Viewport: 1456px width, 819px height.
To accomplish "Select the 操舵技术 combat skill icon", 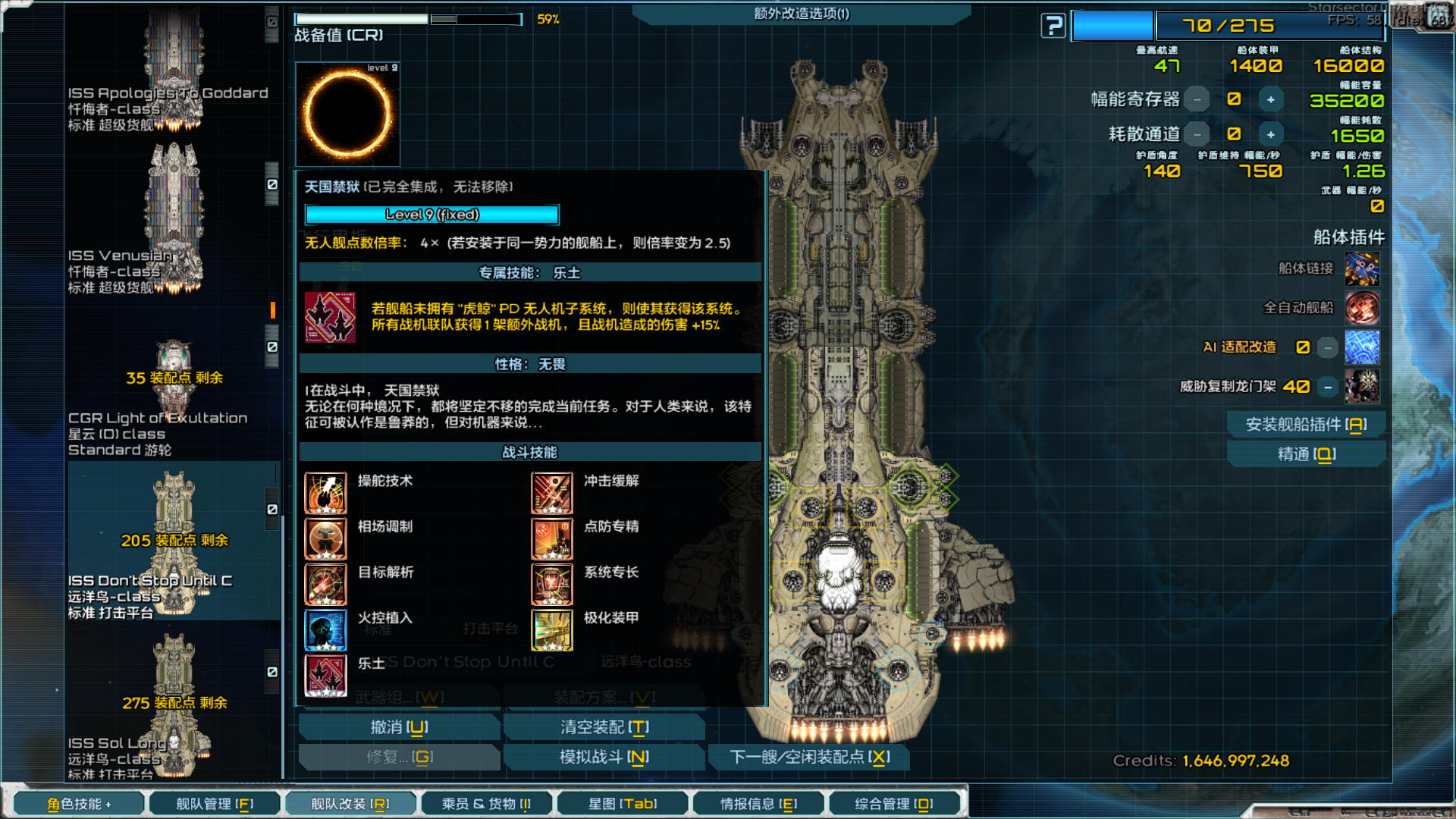I will point(325,492).
